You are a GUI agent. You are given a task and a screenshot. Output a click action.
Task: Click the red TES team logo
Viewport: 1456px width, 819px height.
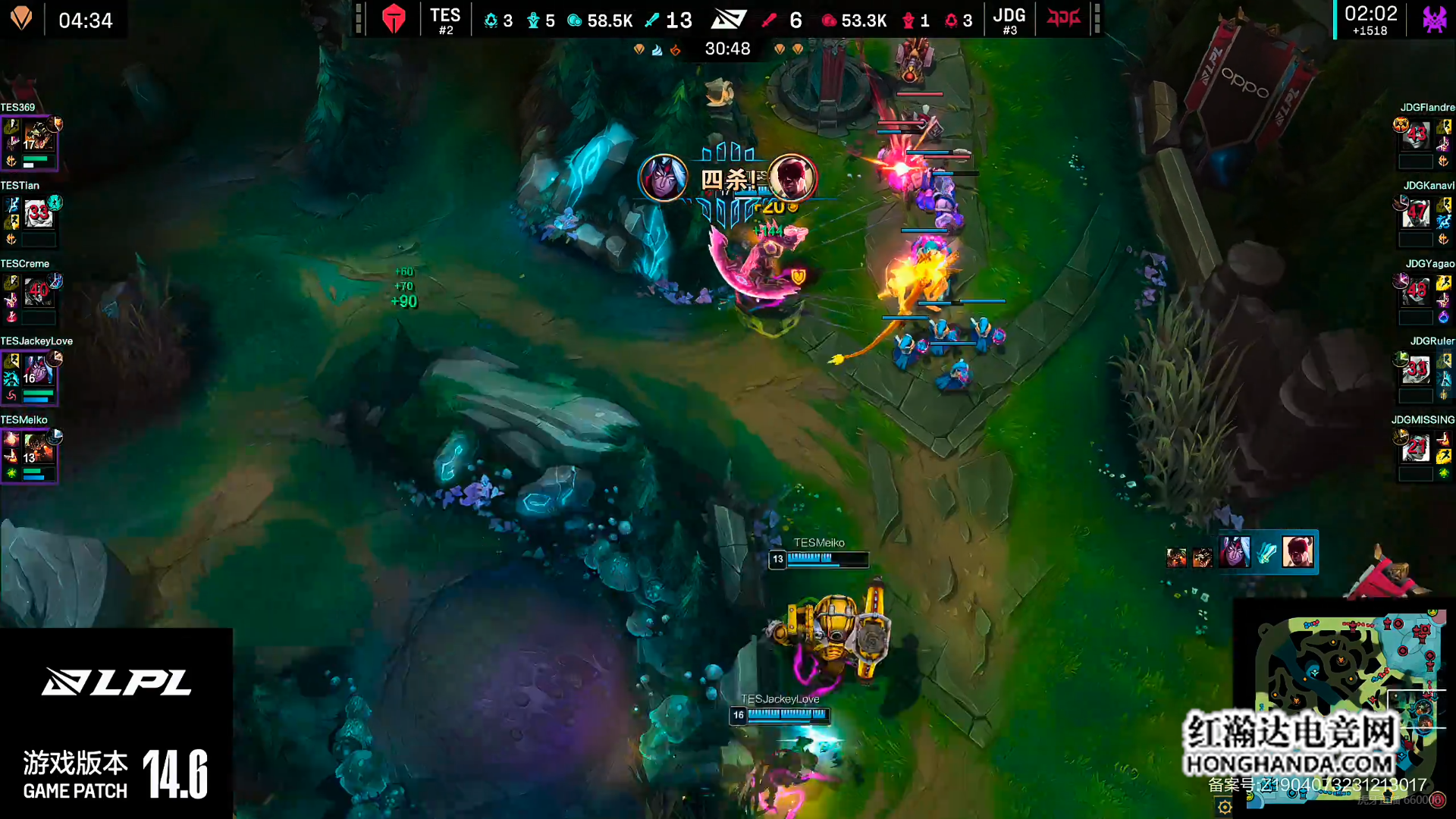coord(394,19)
